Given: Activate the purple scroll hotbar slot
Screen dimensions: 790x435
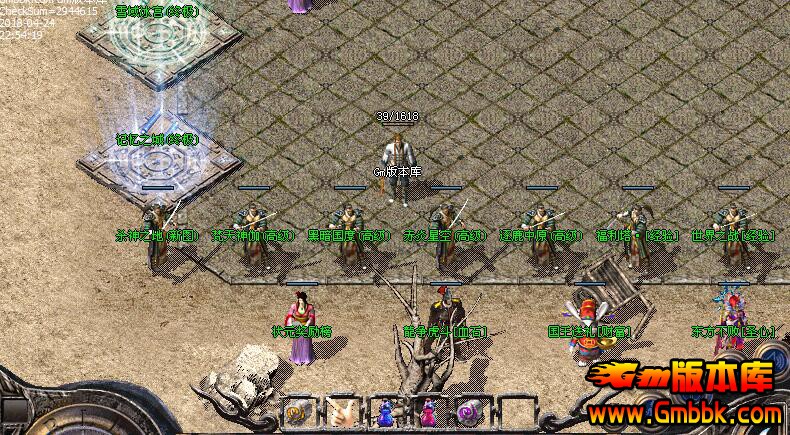Looking at the screenshot, I should tap(470, 411).
